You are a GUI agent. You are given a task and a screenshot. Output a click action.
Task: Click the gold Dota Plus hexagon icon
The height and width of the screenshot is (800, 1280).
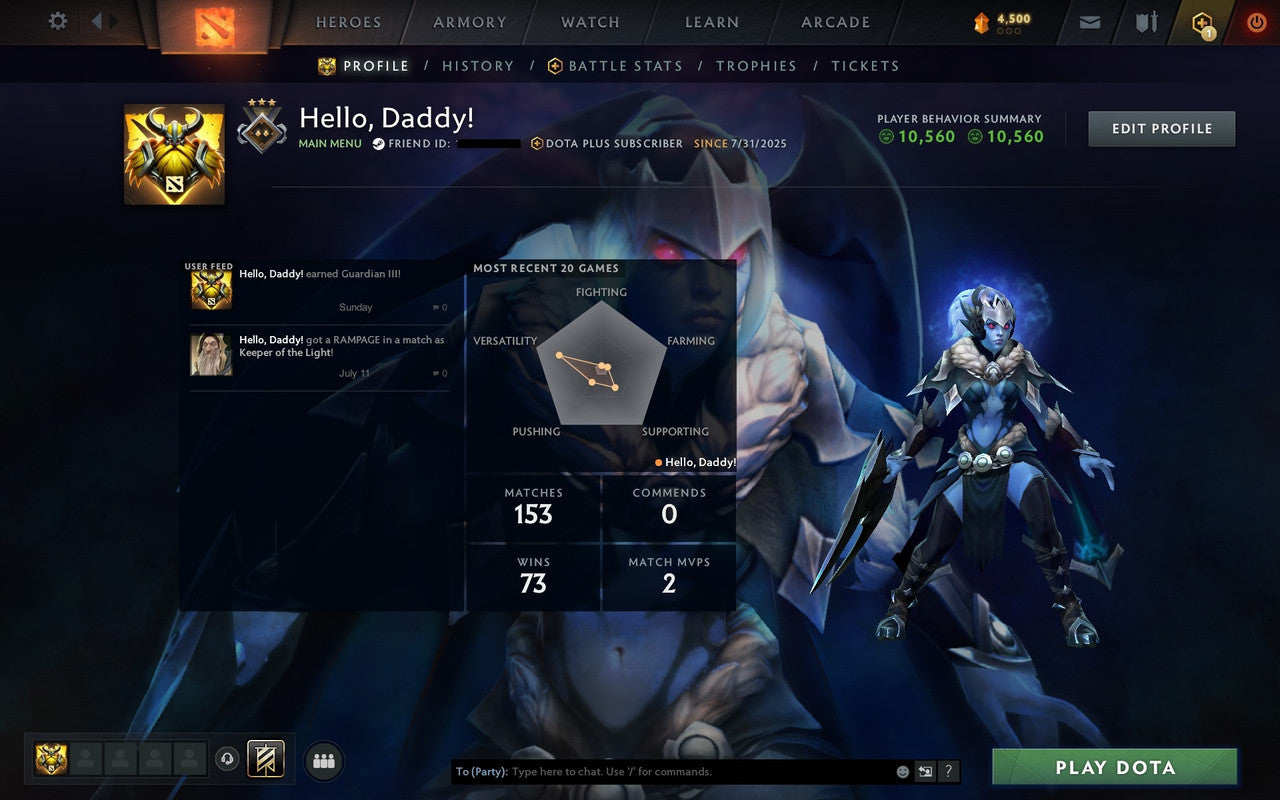1201,21
